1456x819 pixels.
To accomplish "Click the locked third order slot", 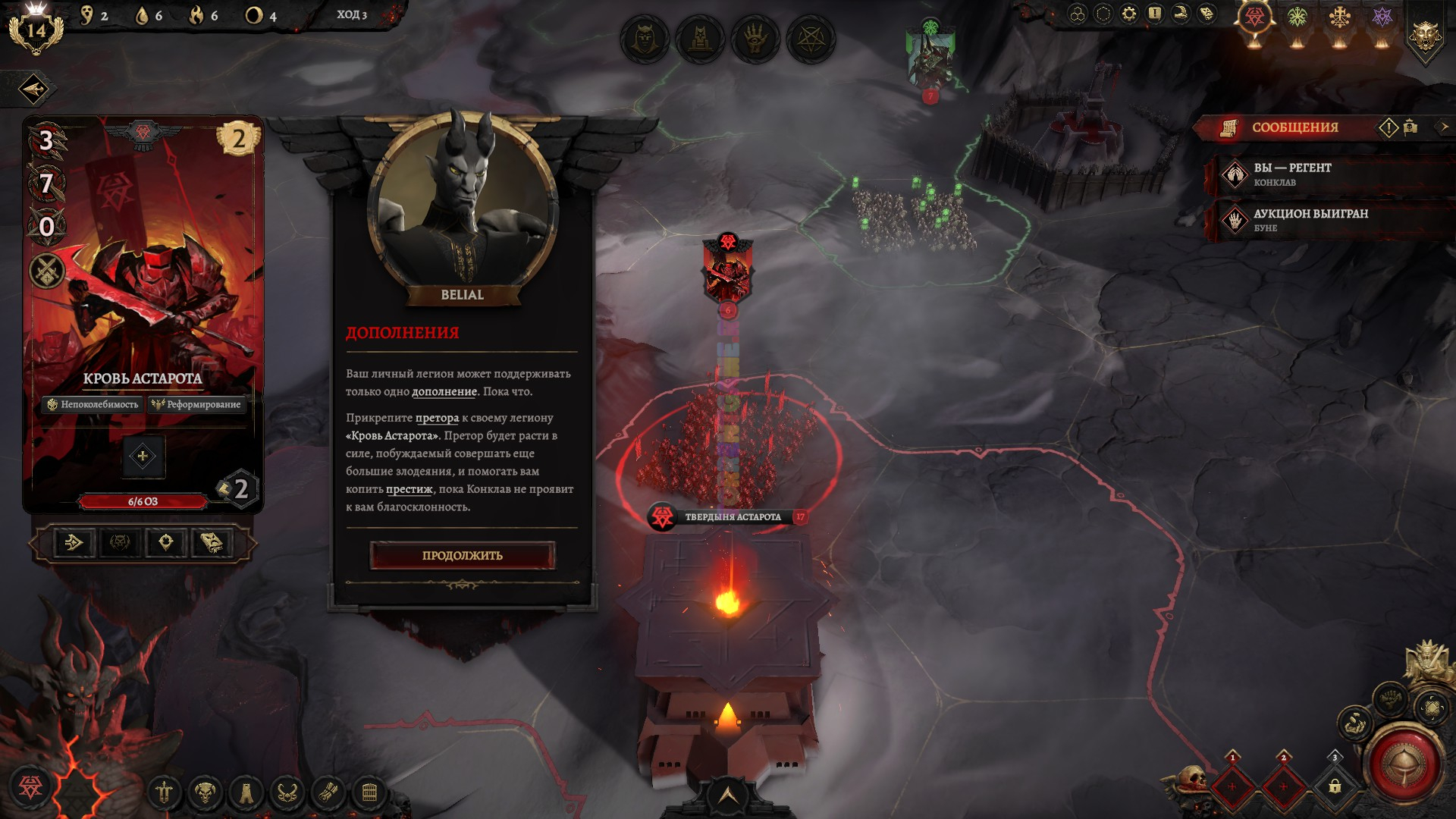I will (1335, 786).
